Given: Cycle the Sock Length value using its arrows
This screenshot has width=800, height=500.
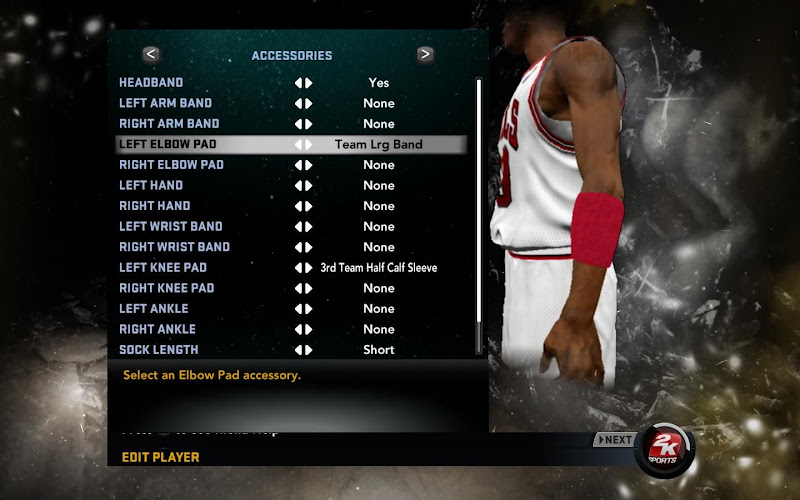Looking at the screenshot, I should 303,350.
